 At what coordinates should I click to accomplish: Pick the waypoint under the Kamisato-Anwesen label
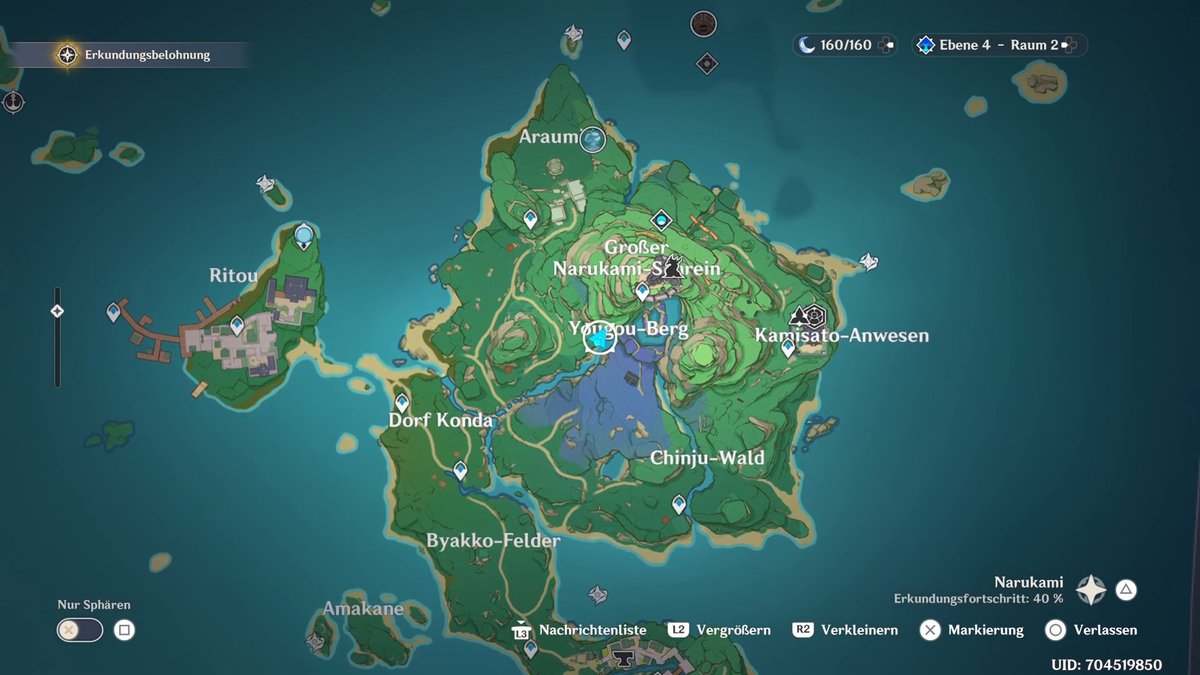pyautogui.click(x=788, y=348)
